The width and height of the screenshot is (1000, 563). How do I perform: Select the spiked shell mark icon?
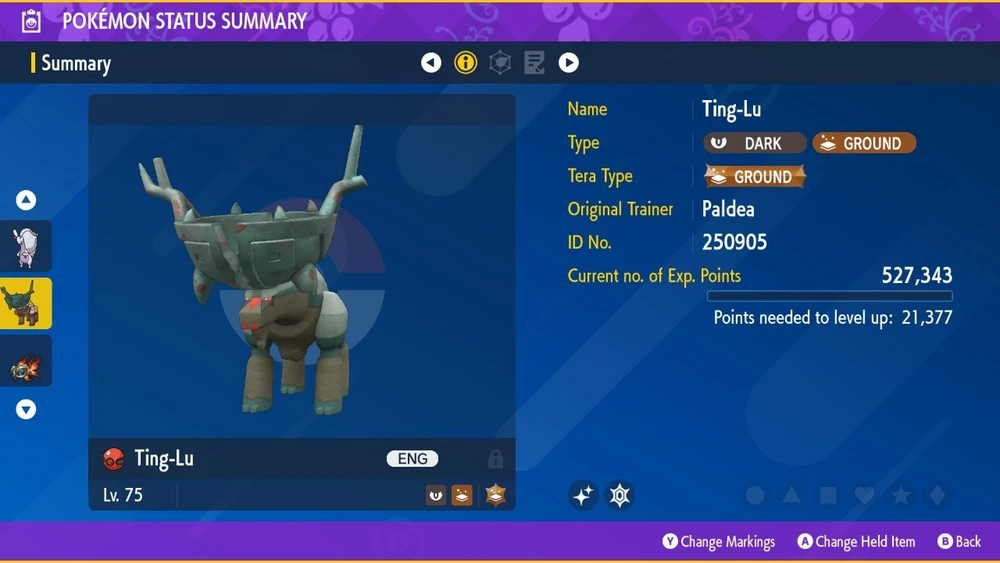click(620, 495)
